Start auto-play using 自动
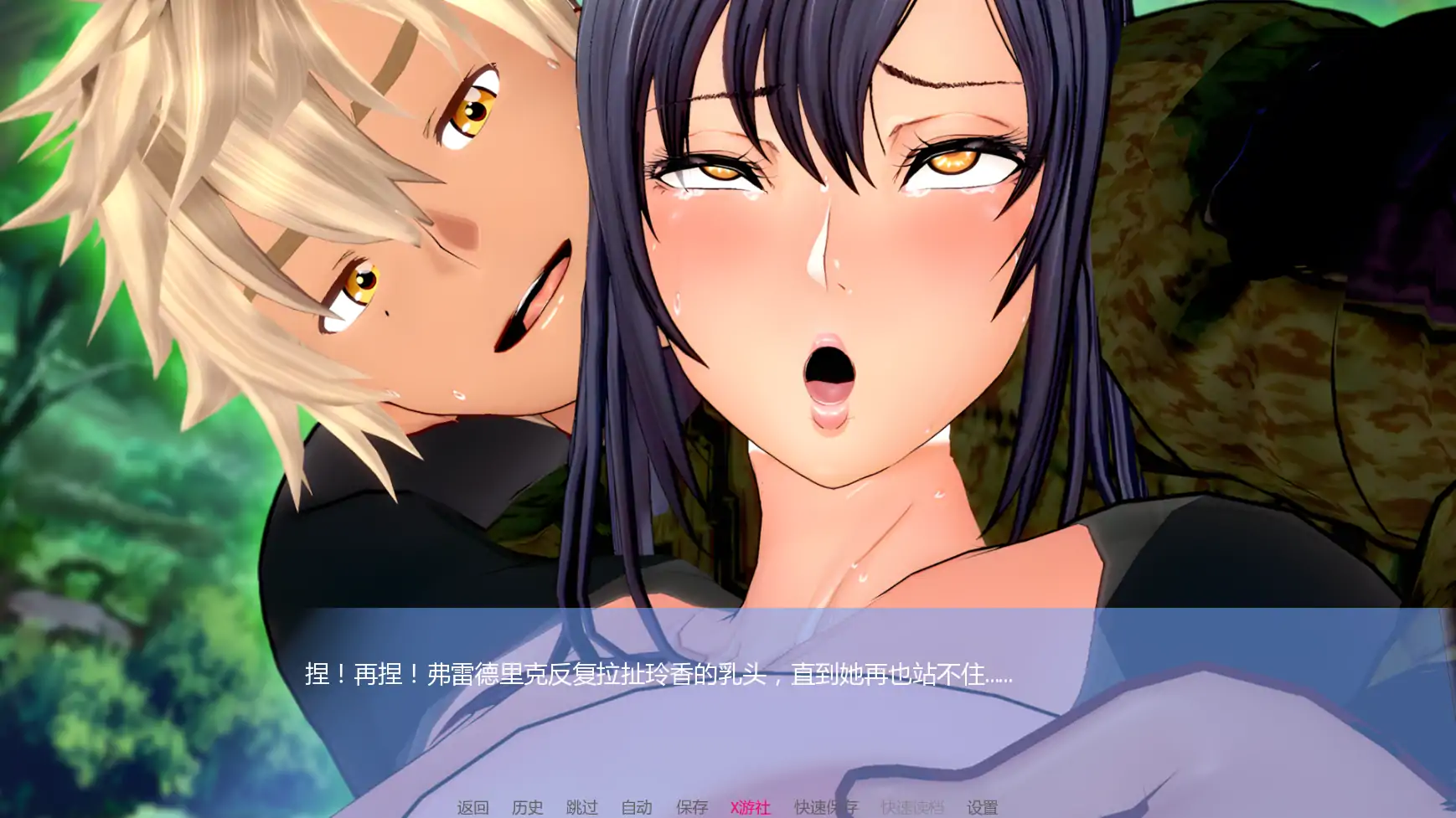 point(637,808)
